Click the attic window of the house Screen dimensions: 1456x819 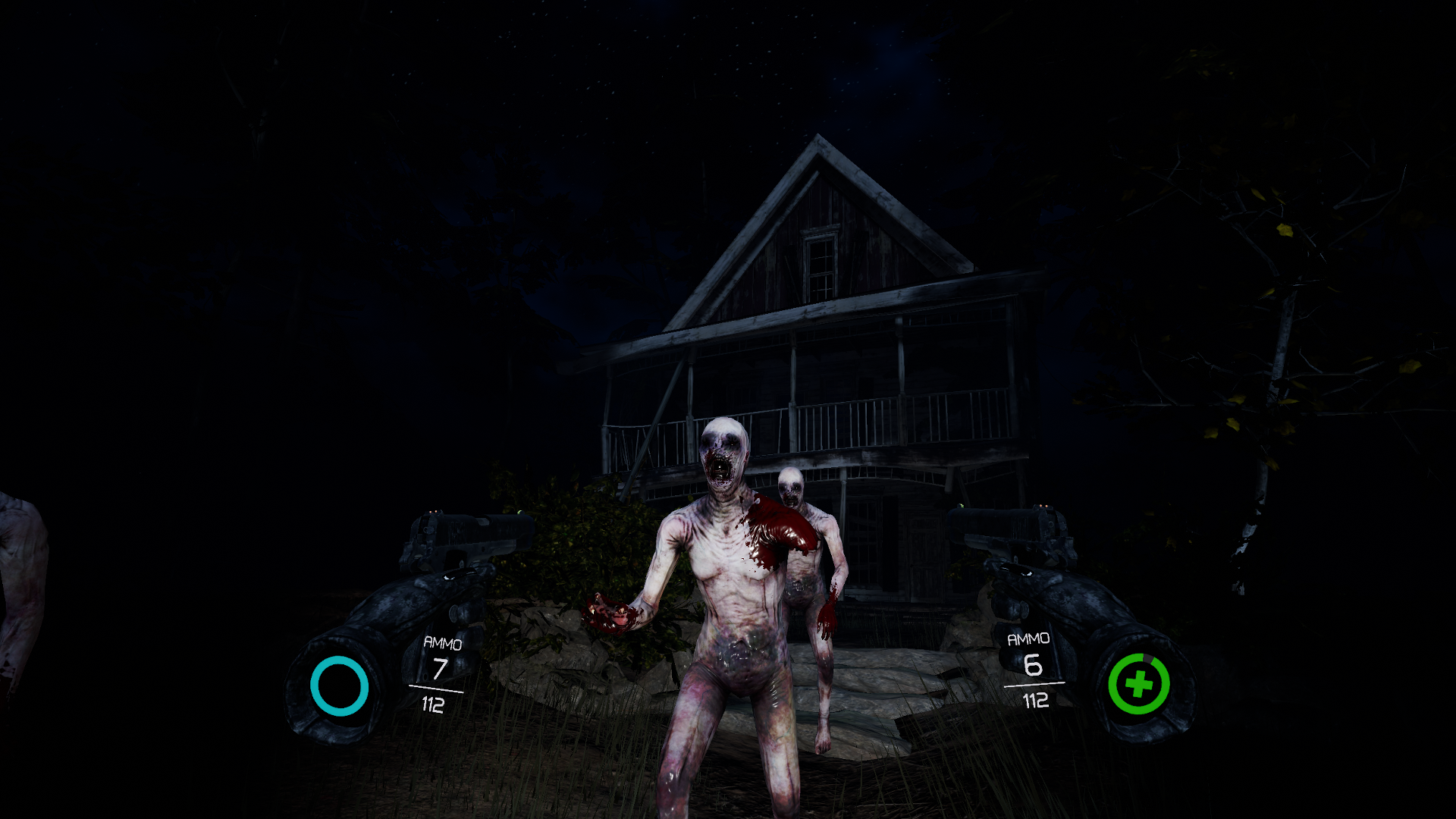(821, 263)
